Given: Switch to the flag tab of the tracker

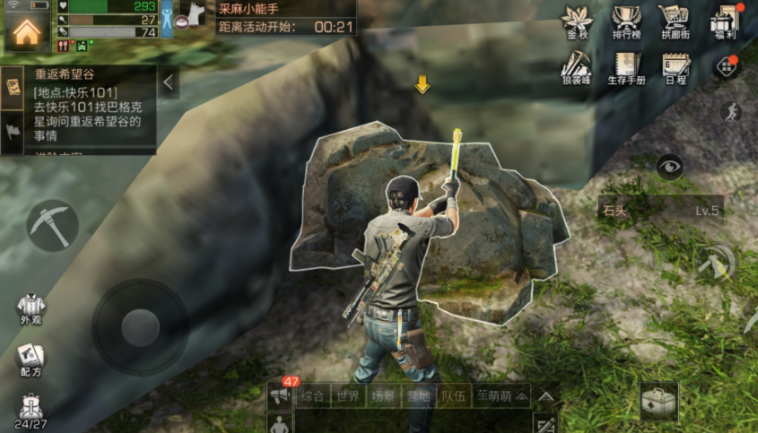Looking at the screenshot, I should [x=14, y=131].
